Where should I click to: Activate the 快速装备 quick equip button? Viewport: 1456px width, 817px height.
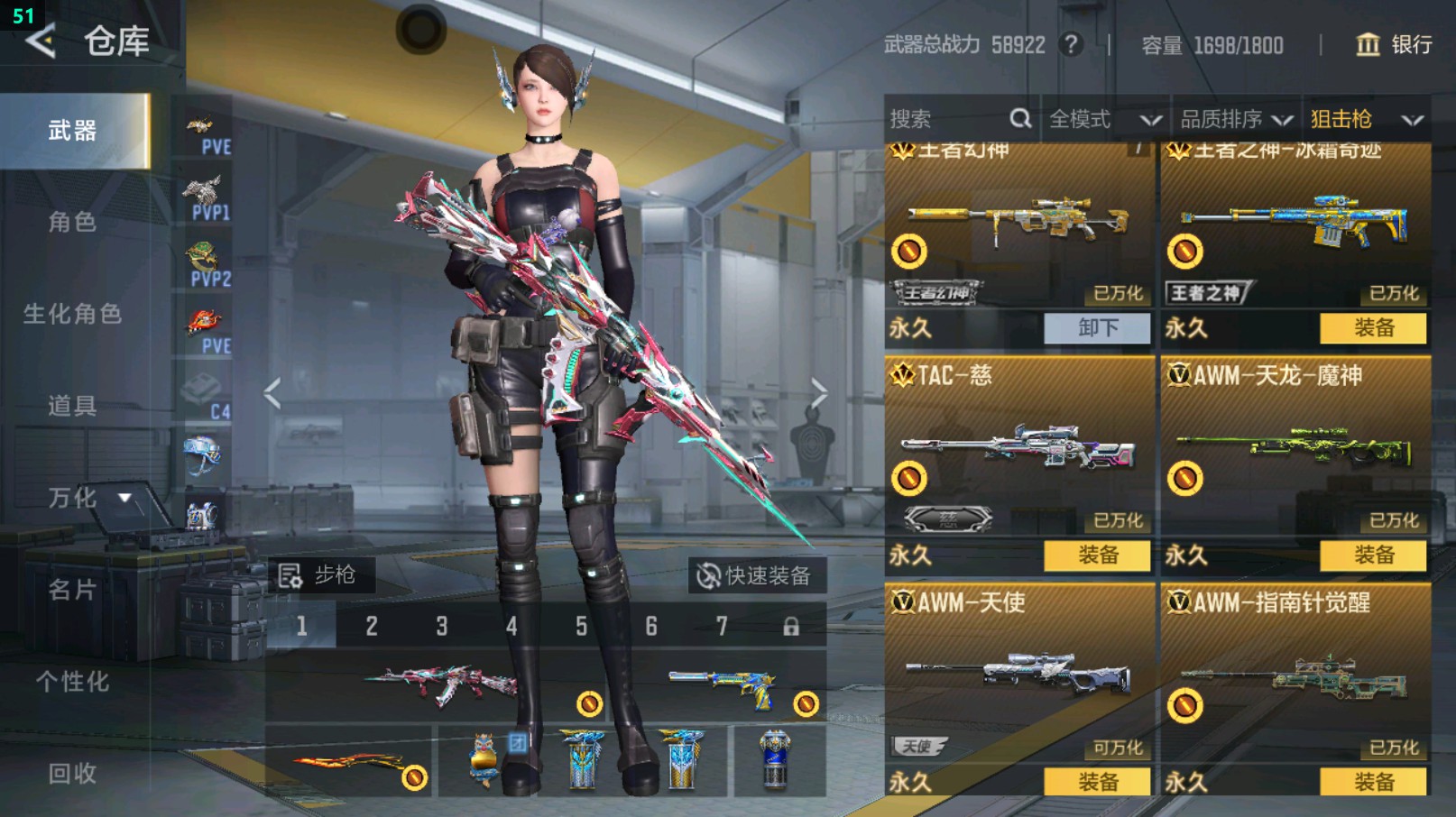click(x=757, y=575)
